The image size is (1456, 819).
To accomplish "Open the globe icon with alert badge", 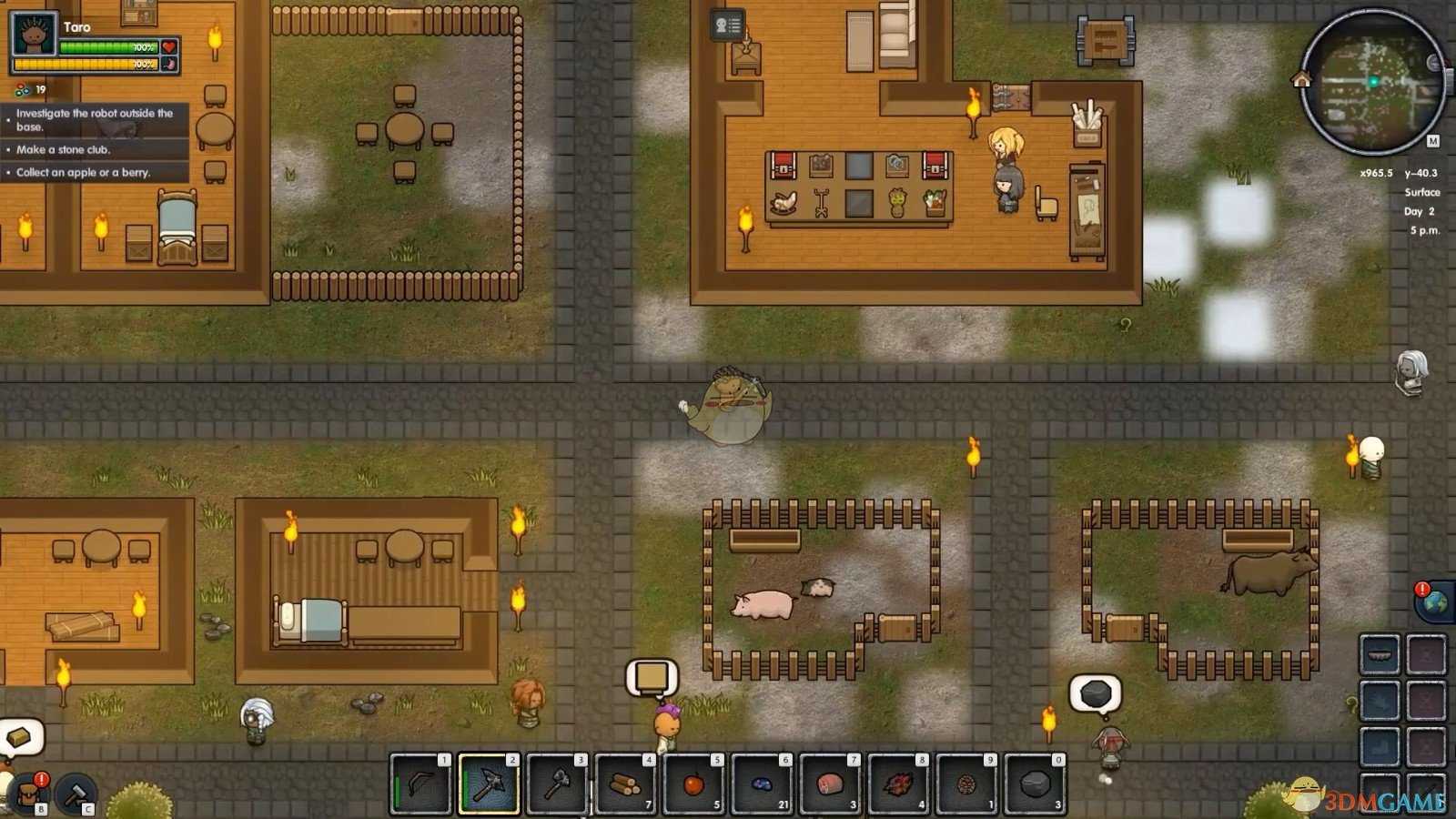I will (x=1433, y=602).
